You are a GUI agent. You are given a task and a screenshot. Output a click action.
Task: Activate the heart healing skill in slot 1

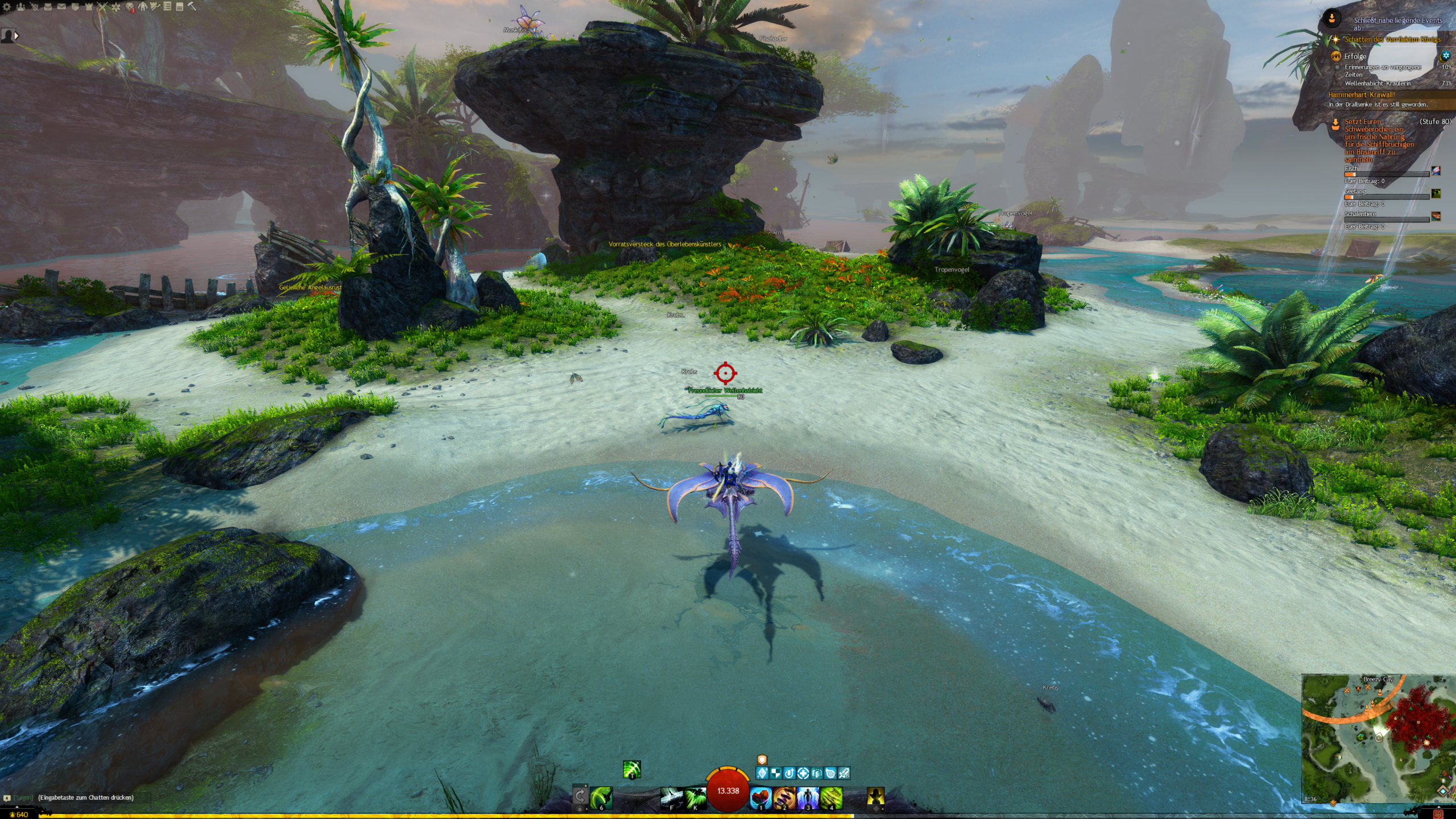(x=760, y=797)
